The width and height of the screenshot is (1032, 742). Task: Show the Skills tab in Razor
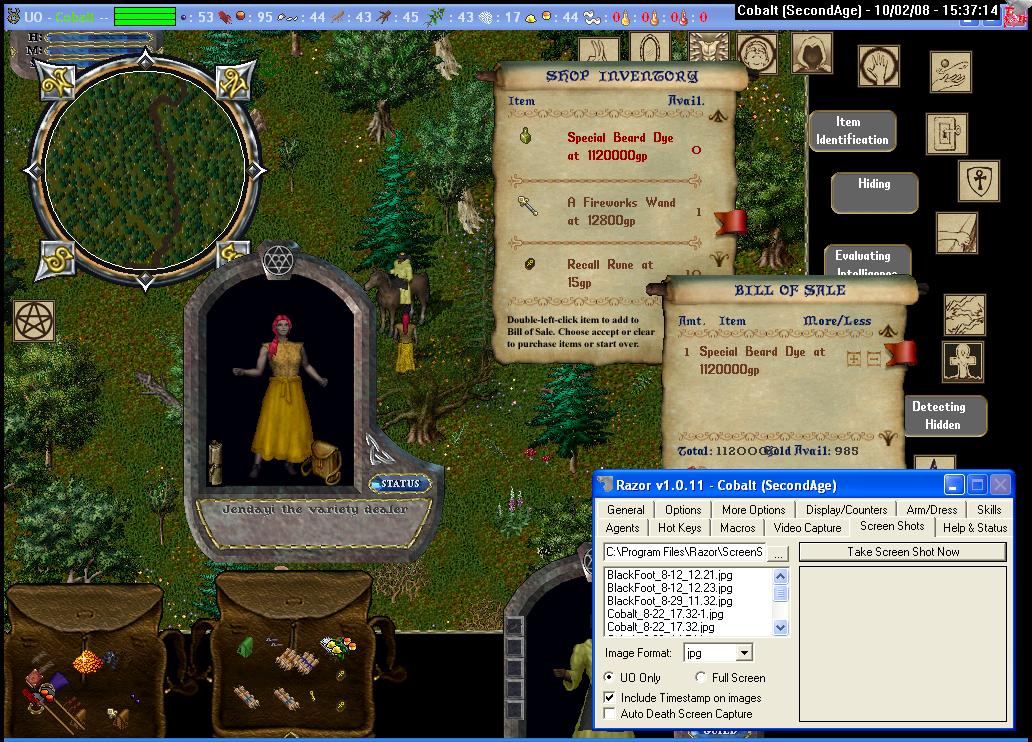click(988, 509)
